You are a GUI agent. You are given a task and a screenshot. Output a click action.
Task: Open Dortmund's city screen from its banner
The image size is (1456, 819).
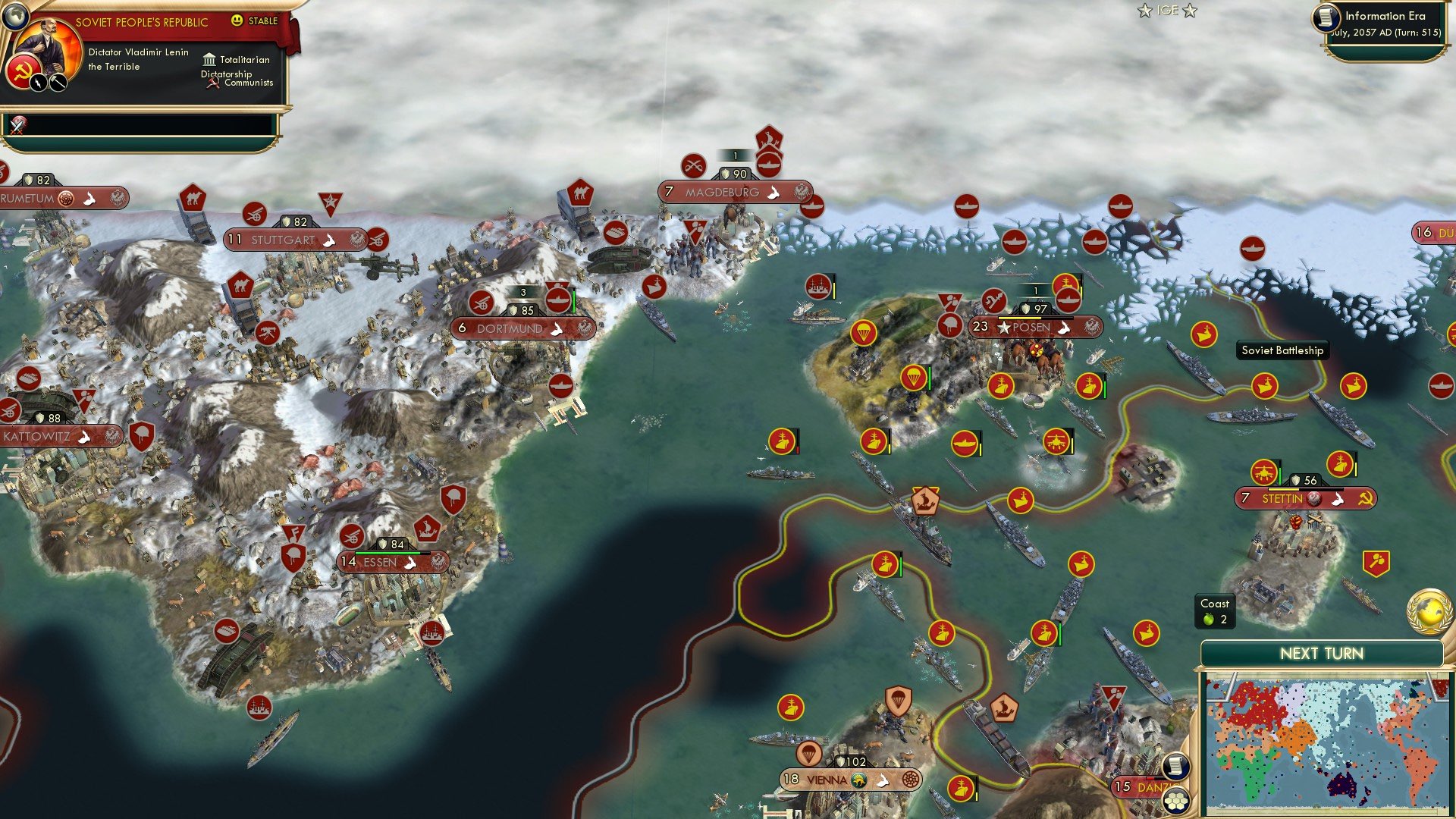click(x=510, y=328)
